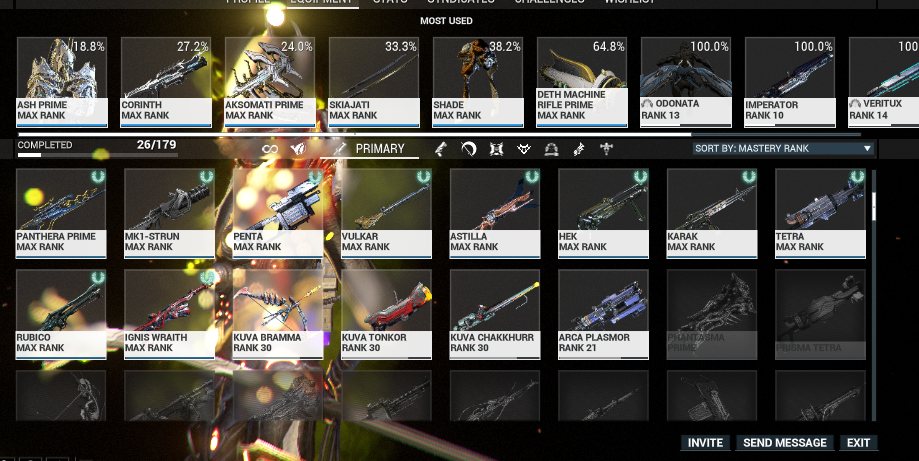Choose the MK1-Strun weapon tile

(169, 212)
